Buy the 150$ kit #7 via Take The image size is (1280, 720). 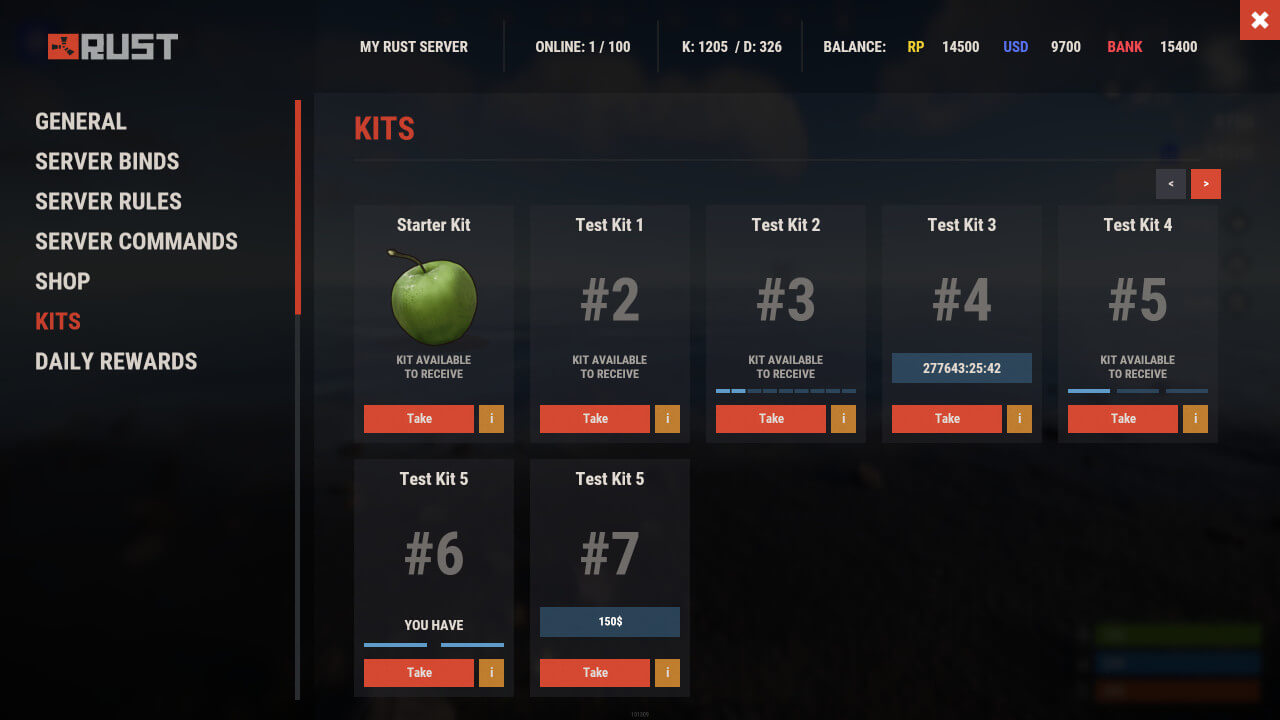(x=595, y=673)
